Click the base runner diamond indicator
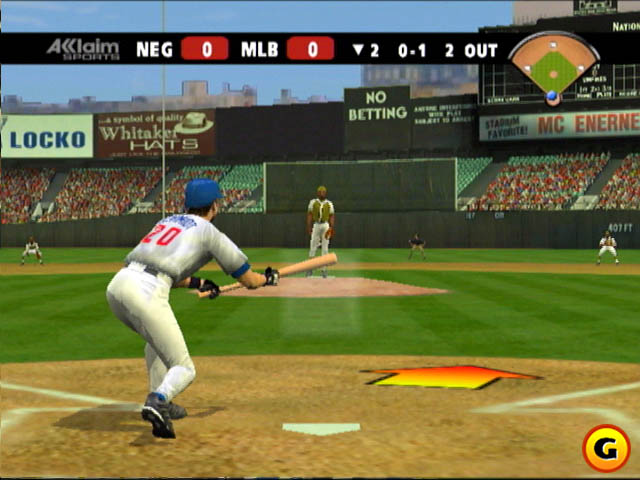 (x=553, y=66)
